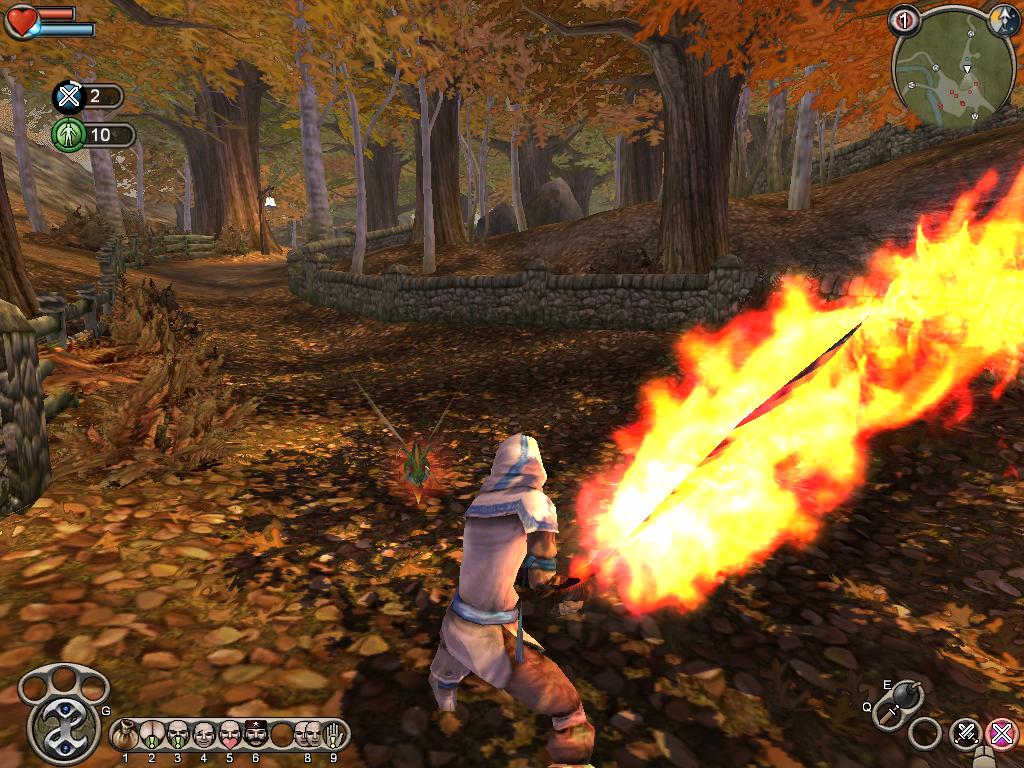Use the expression icon in slot 2

(152, 735)
